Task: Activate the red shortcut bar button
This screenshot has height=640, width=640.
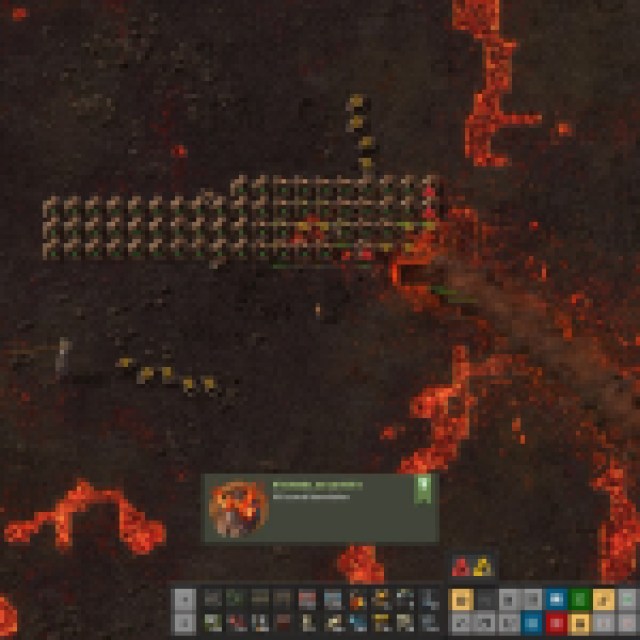Action: tap(557, 621)
